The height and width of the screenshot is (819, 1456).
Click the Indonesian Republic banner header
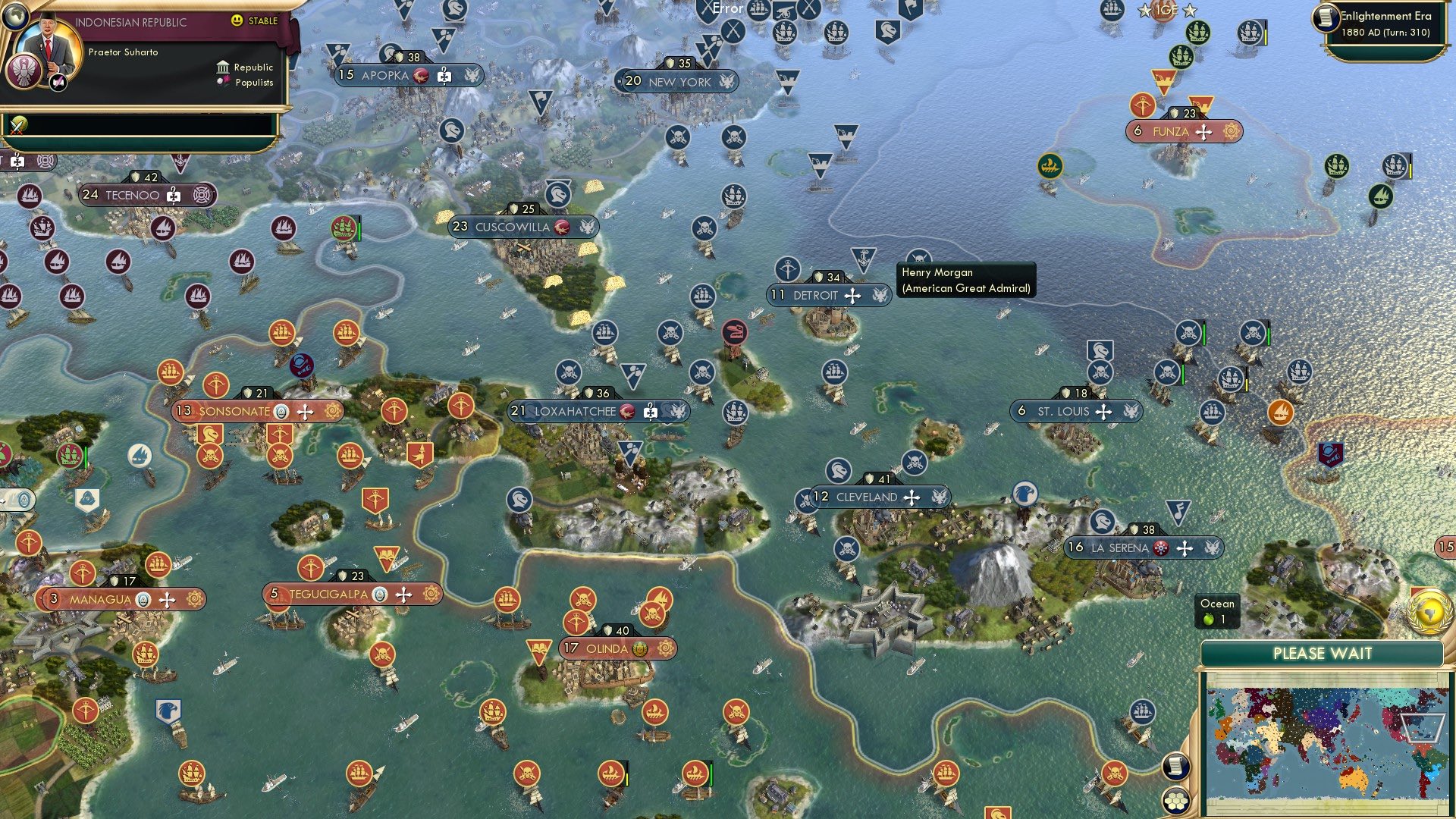[133, 22]
